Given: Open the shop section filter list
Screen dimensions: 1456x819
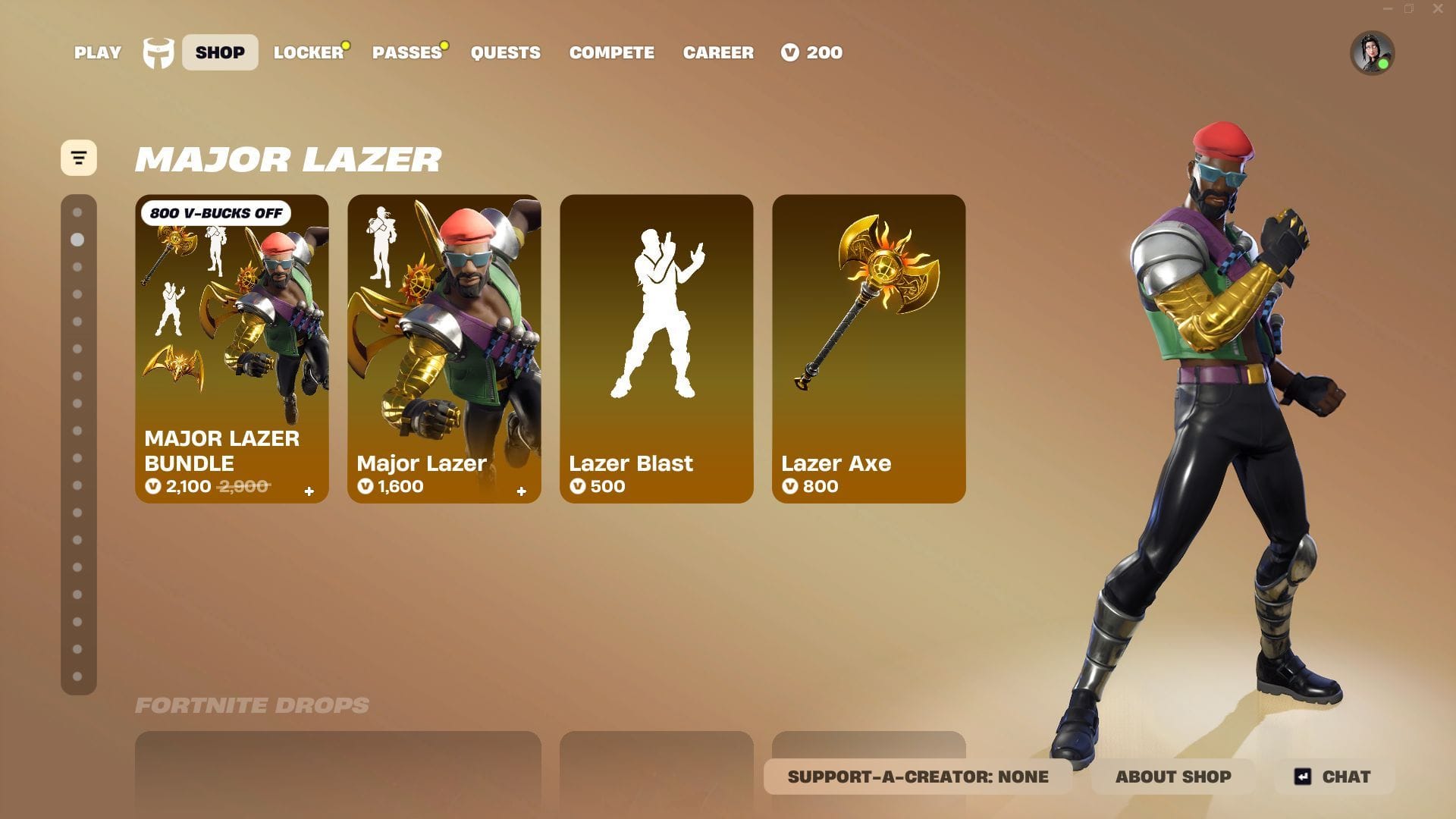Looking at the screenshot, I should pyautogui.click(x=79, y=158).
